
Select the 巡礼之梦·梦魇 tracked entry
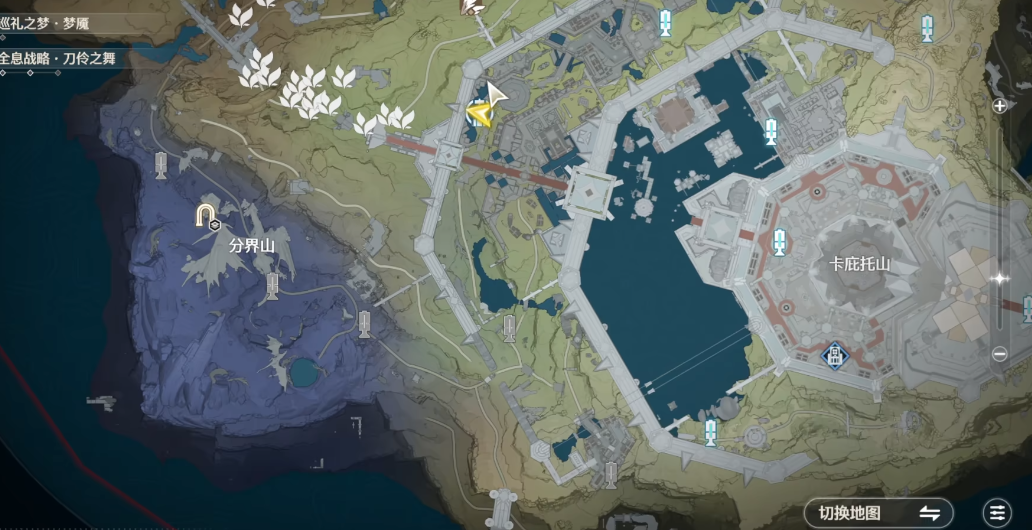click(x=58, y=24)
